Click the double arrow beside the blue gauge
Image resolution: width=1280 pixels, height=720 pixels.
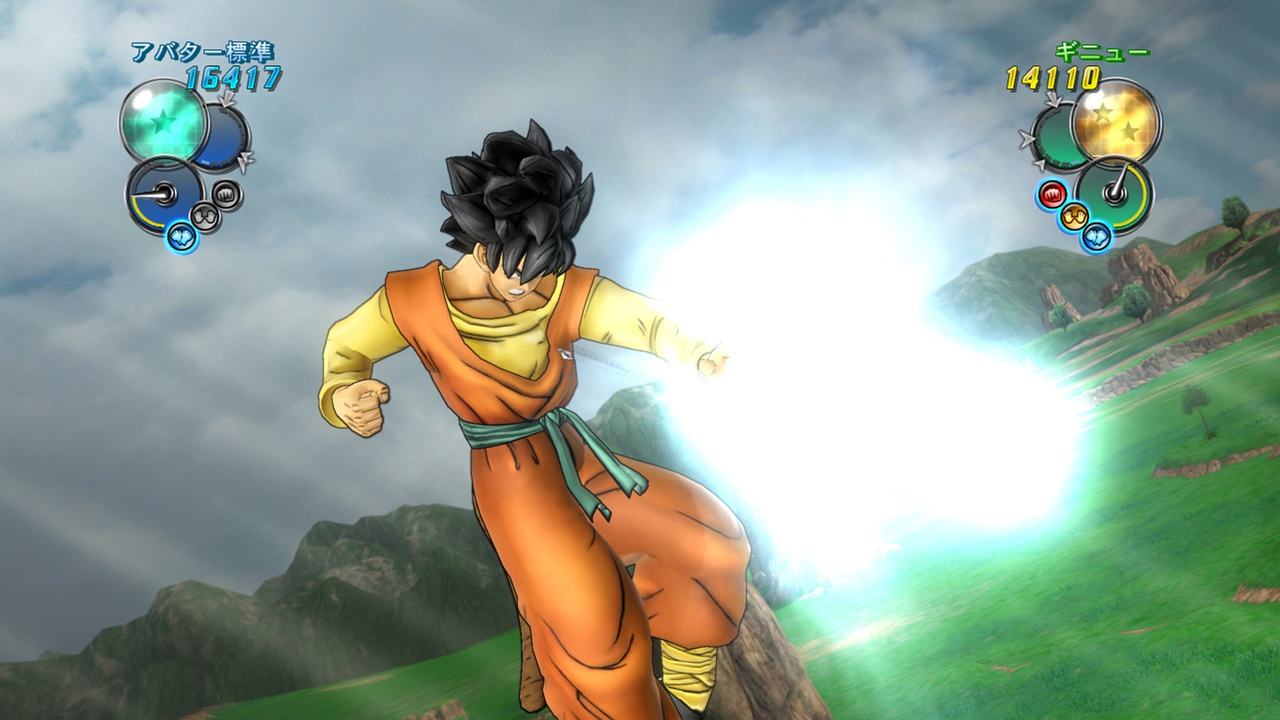pyautogui.click(x=246, y=161)
